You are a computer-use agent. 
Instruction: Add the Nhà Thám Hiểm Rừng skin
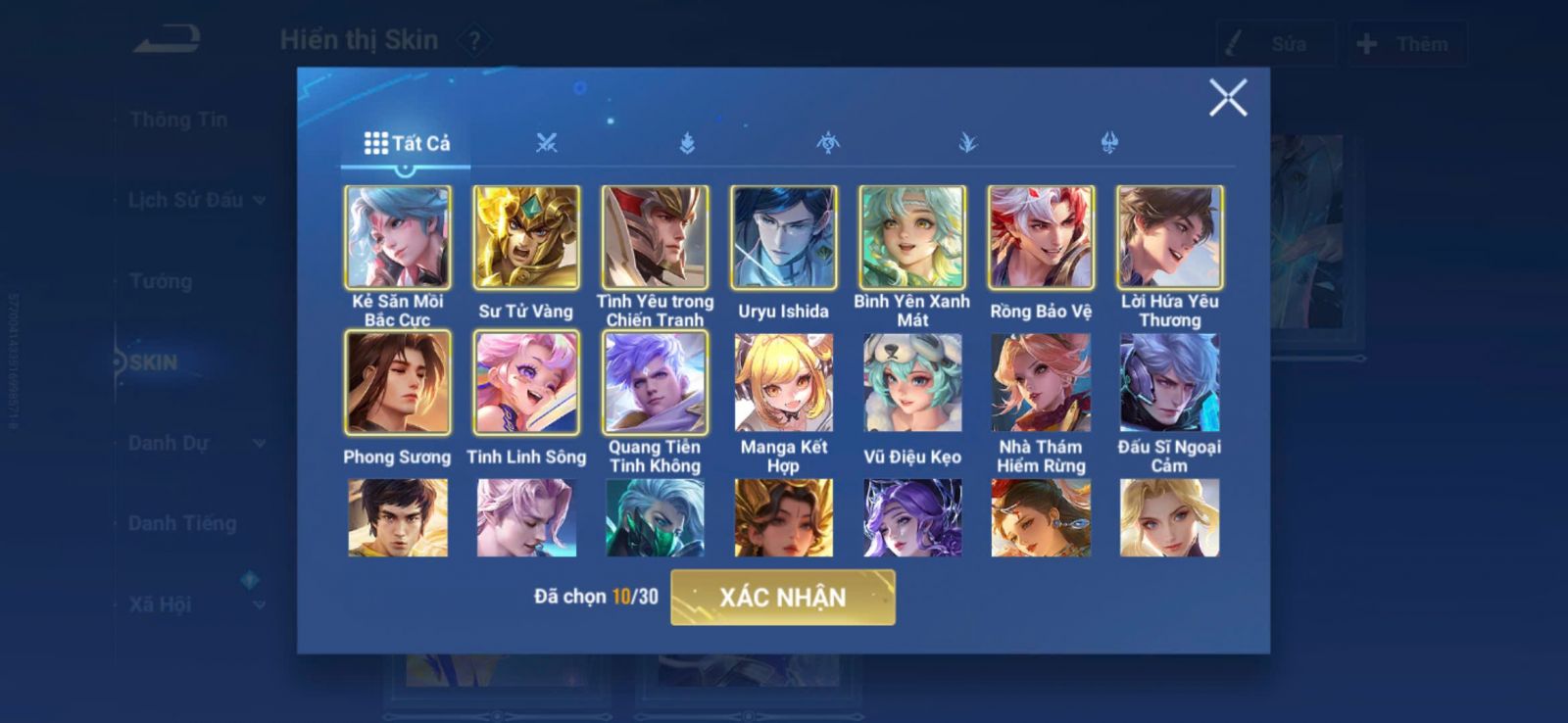pyautogui.click(x=1041, y=382)
